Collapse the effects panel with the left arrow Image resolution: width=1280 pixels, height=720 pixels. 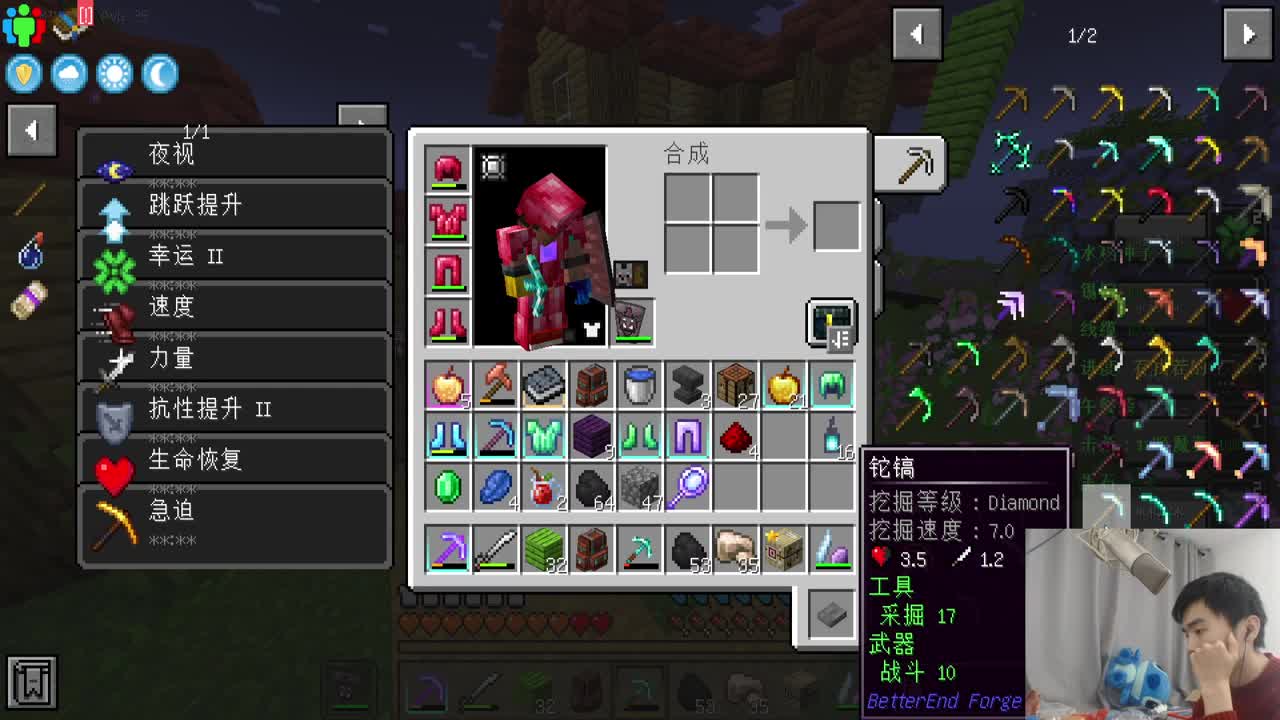coord(31,131)
